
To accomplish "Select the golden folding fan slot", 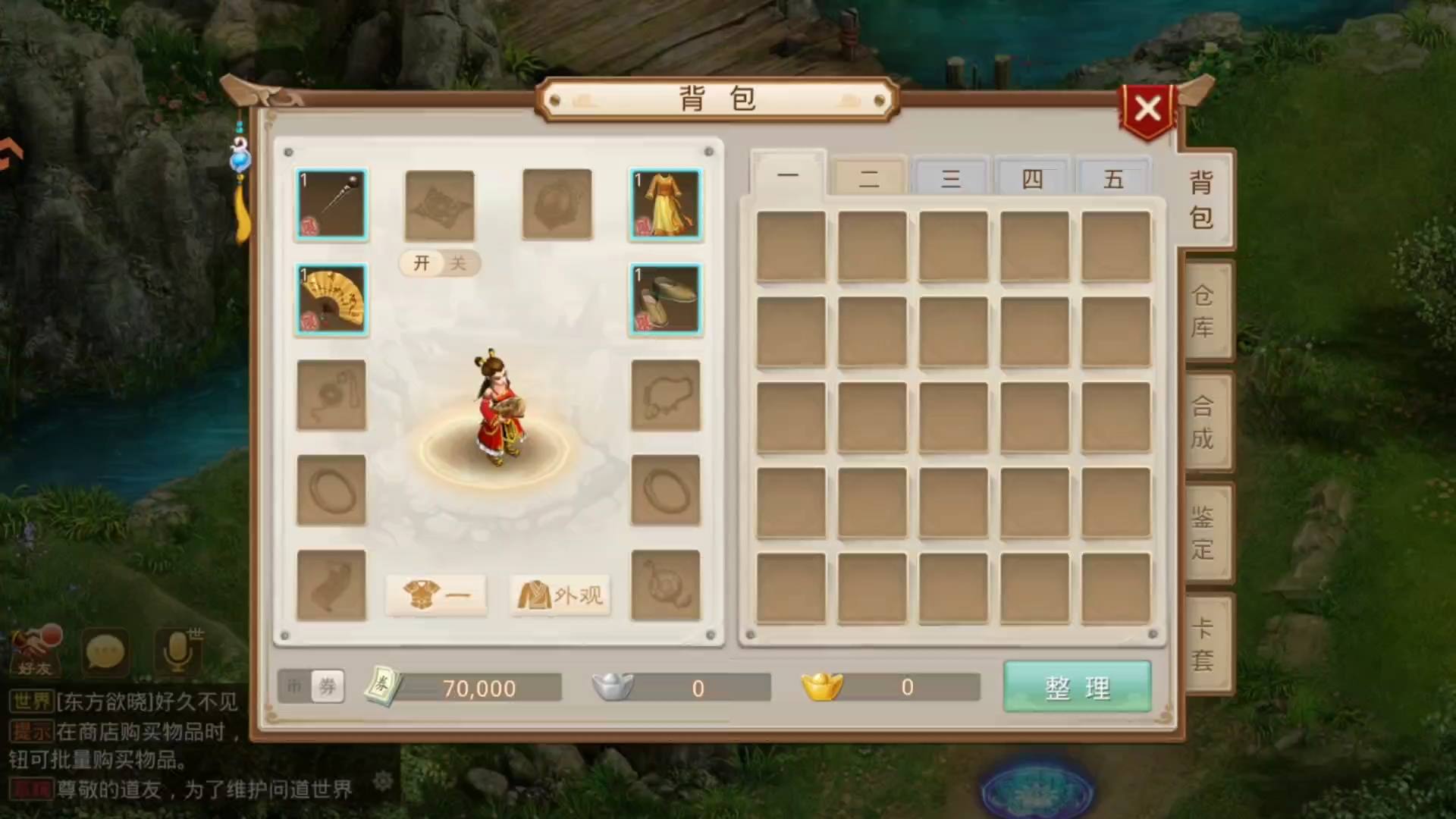I will coord(331,300).
